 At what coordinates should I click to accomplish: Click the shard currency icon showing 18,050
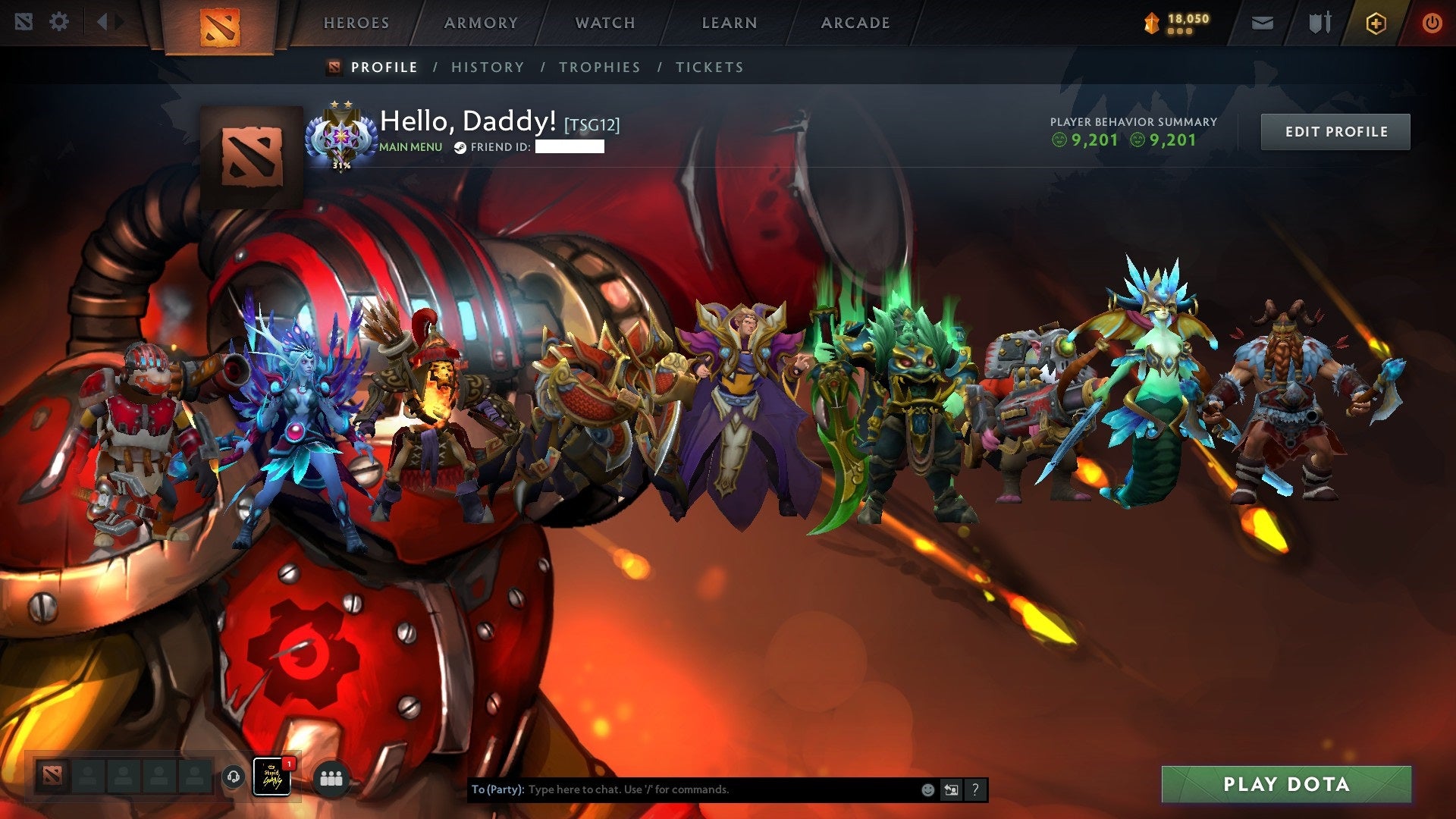[1150, 21]
